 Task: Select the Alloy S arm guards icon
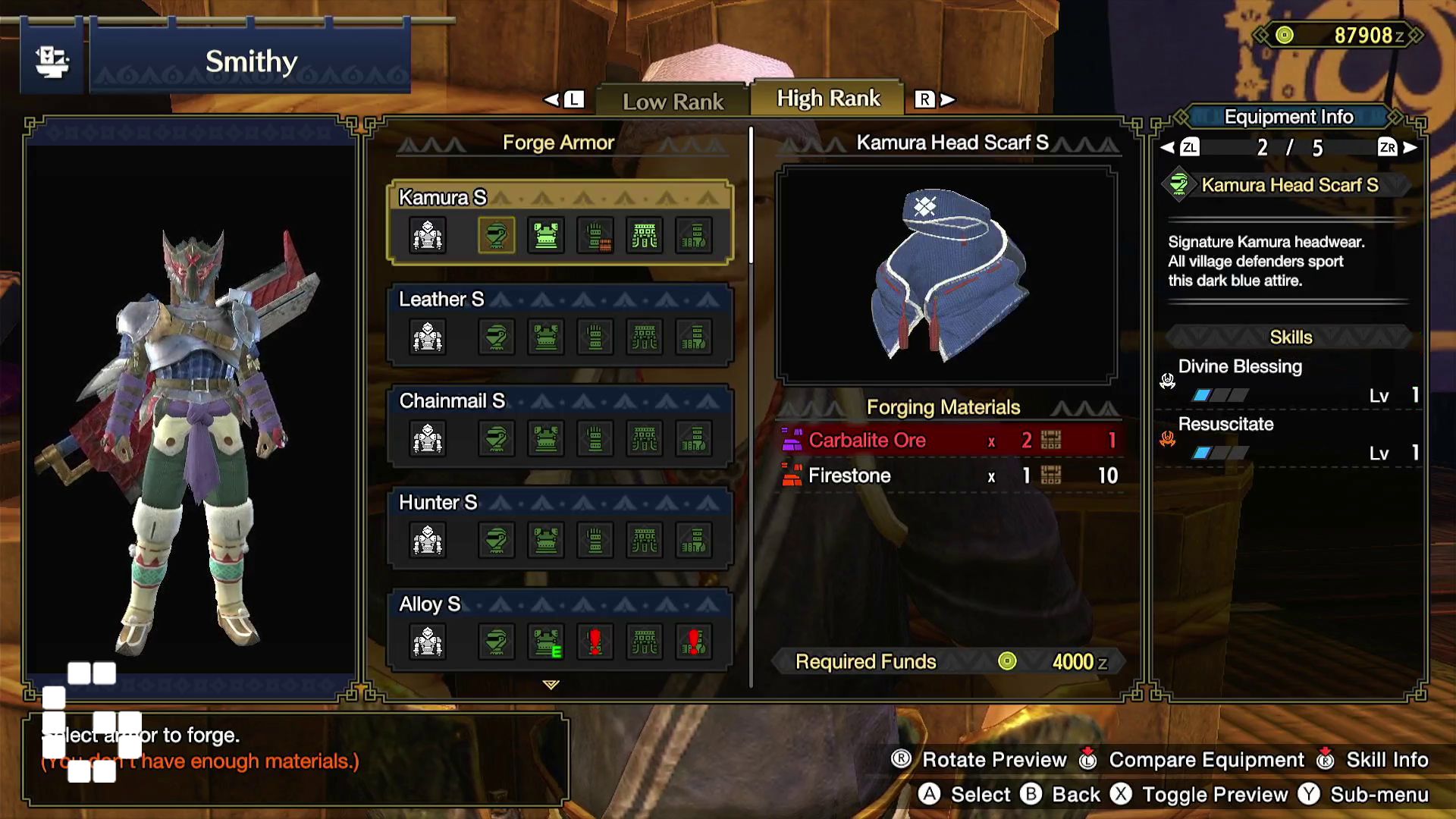[x=595, y=641]
